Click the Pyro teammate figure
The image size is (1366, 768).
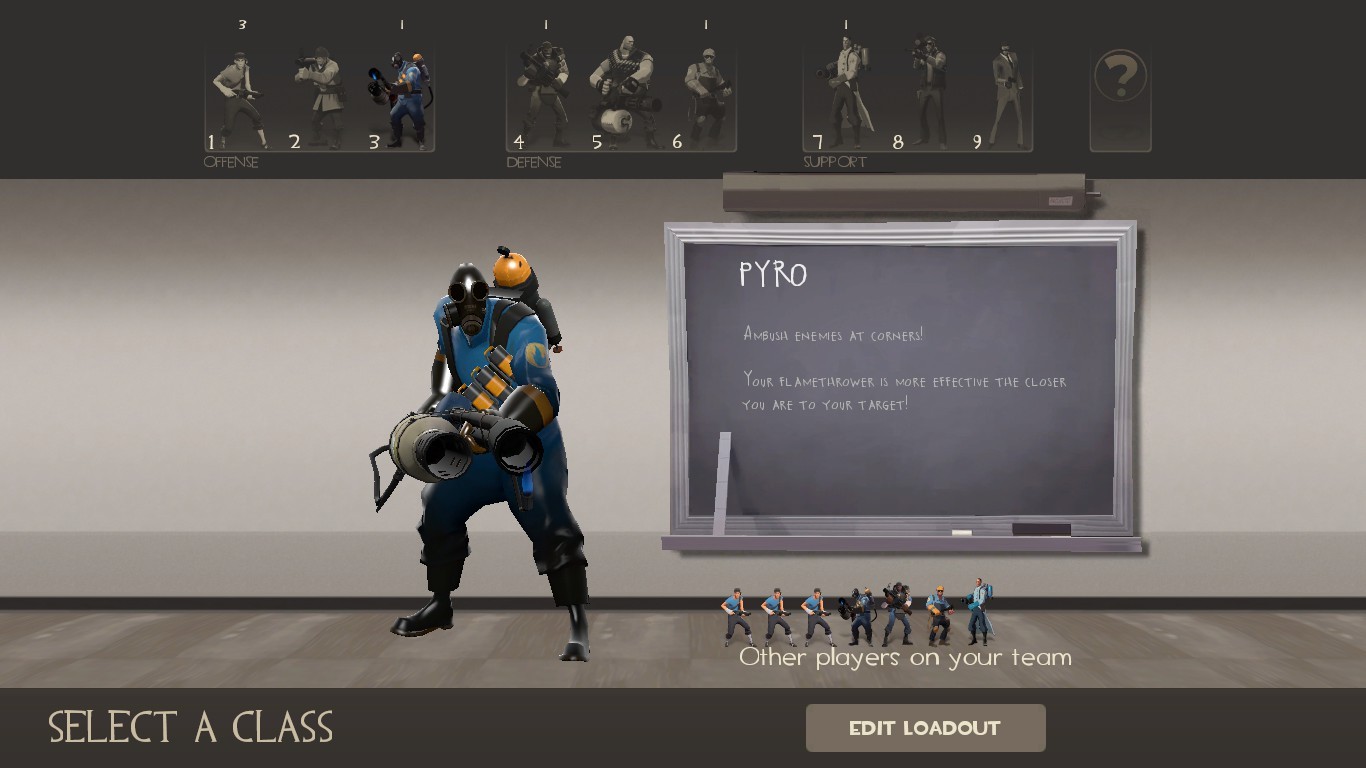click(855, 615)
